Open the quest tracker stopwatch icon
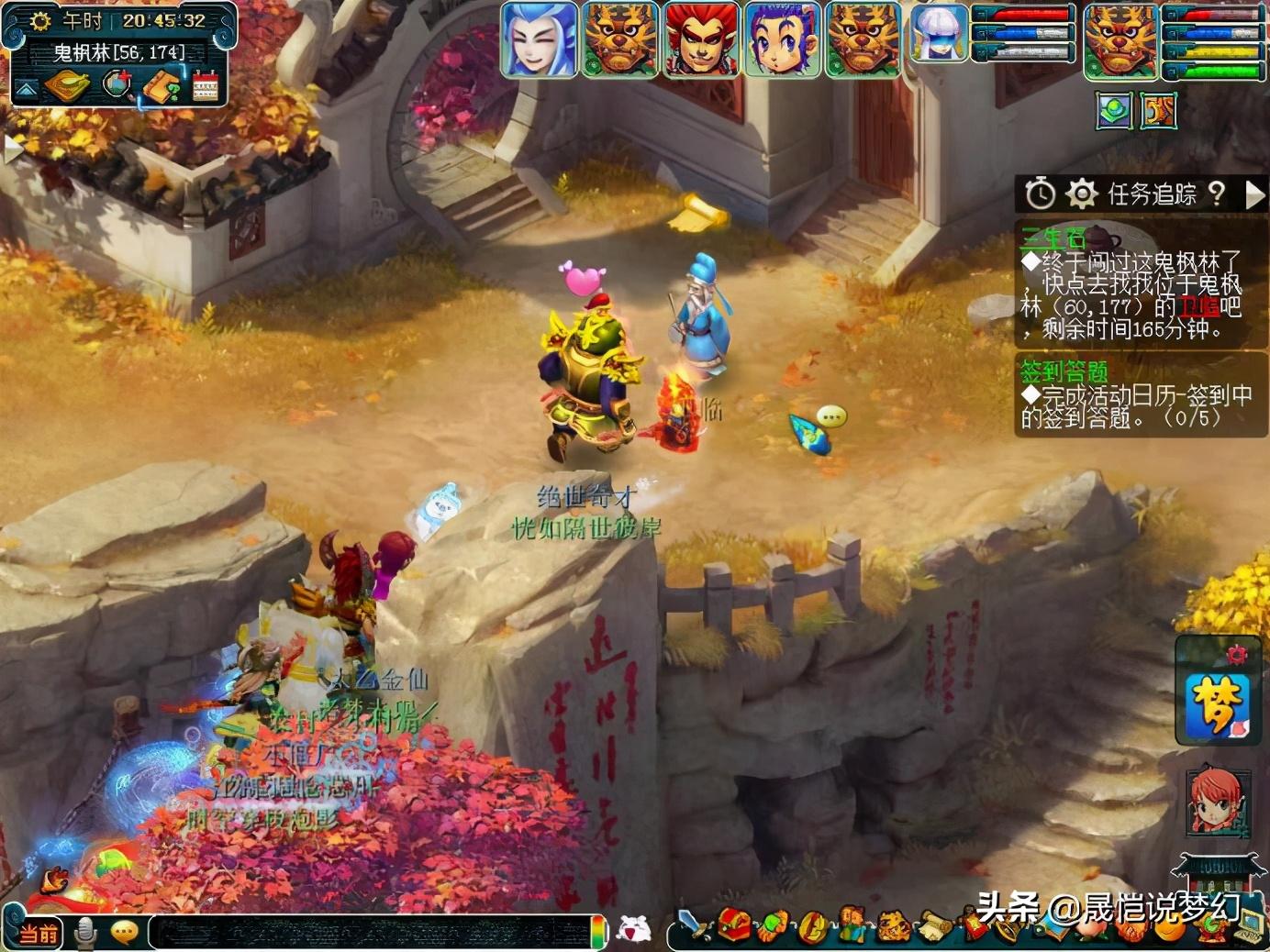This screenshot has width=1270, height=952. [x=1040, y=194]
